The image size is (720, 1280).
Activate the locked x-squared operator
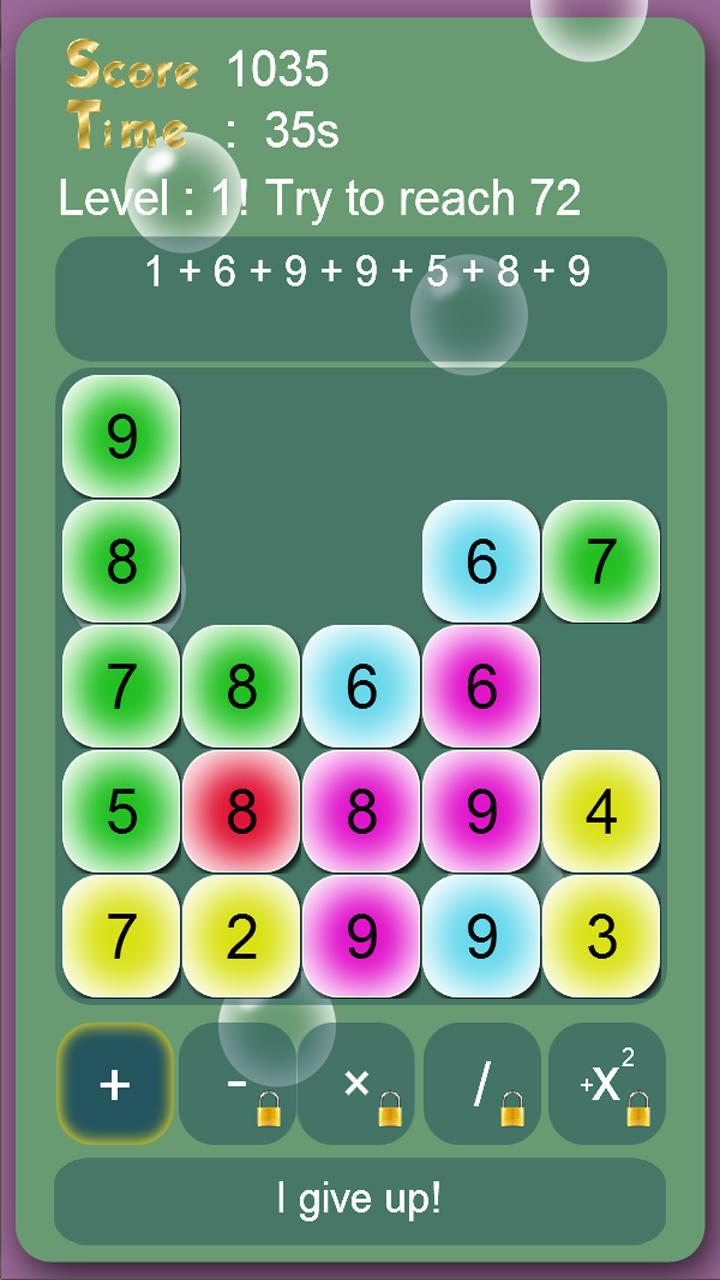point(607,1084)
